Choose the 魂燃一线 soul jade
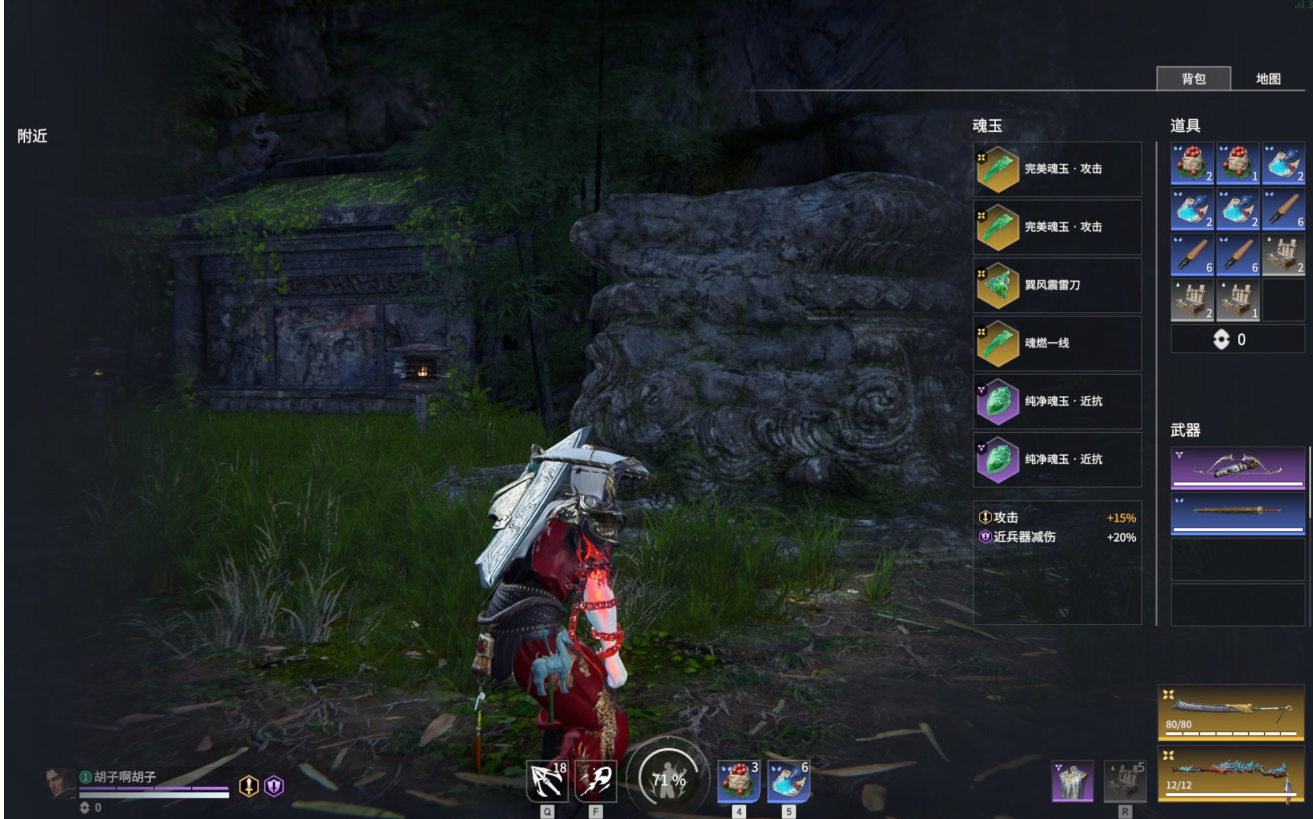 coord(1057,343)
